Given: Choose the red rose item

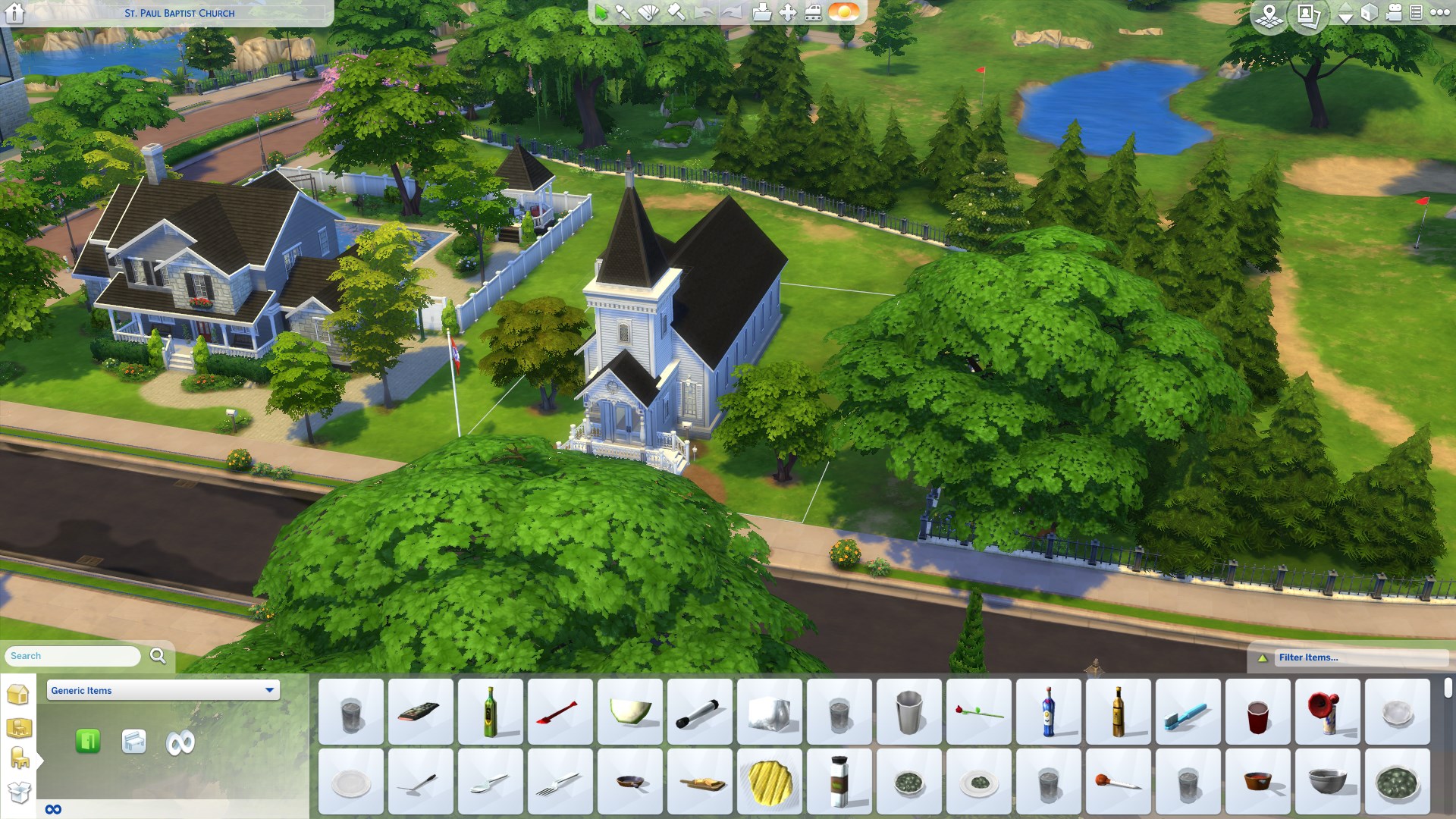Looking at the screenshot, I should tap(978, 712).
